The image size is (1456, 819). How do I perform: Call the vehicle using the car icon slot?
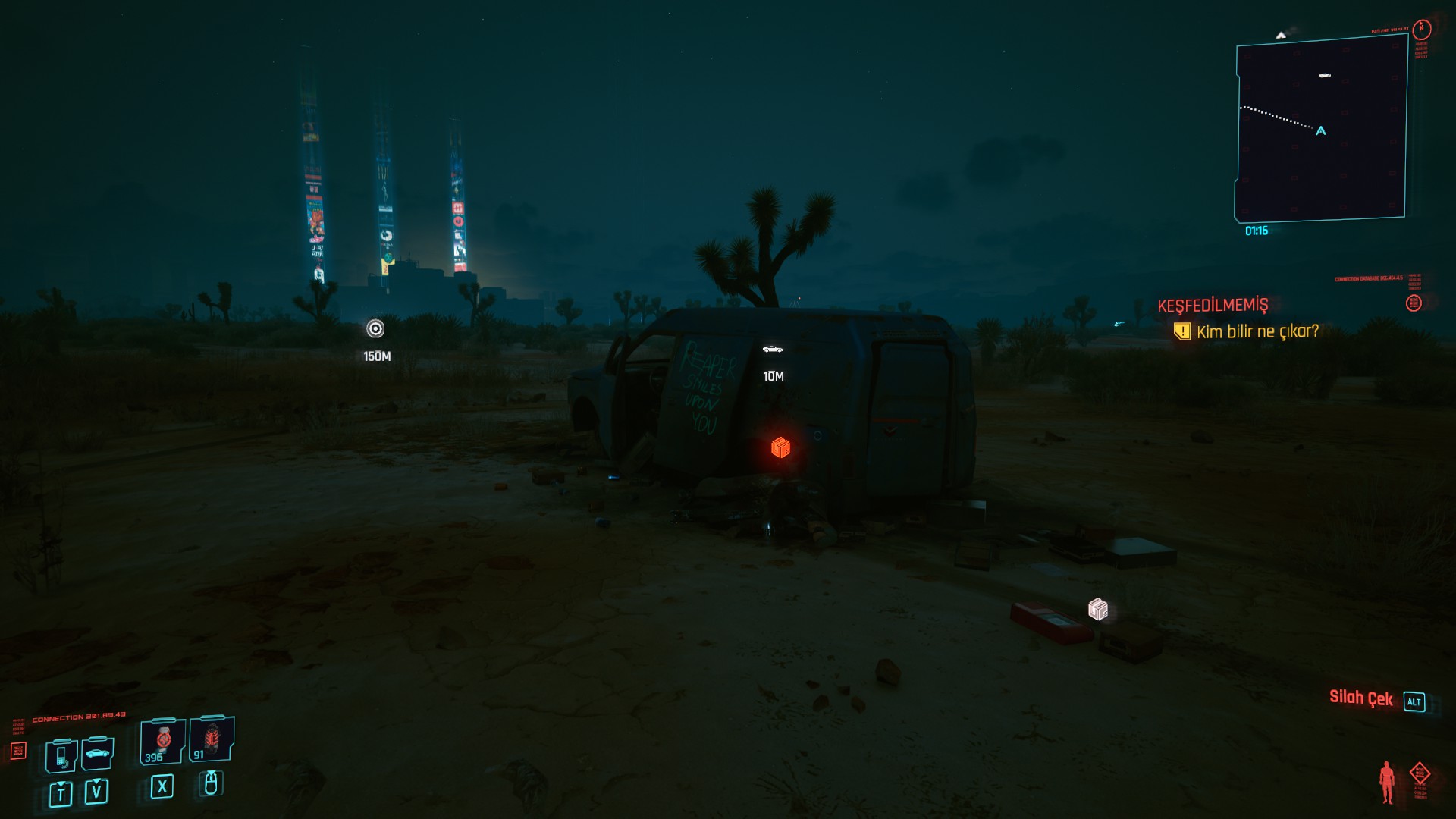tap(97, 753)
